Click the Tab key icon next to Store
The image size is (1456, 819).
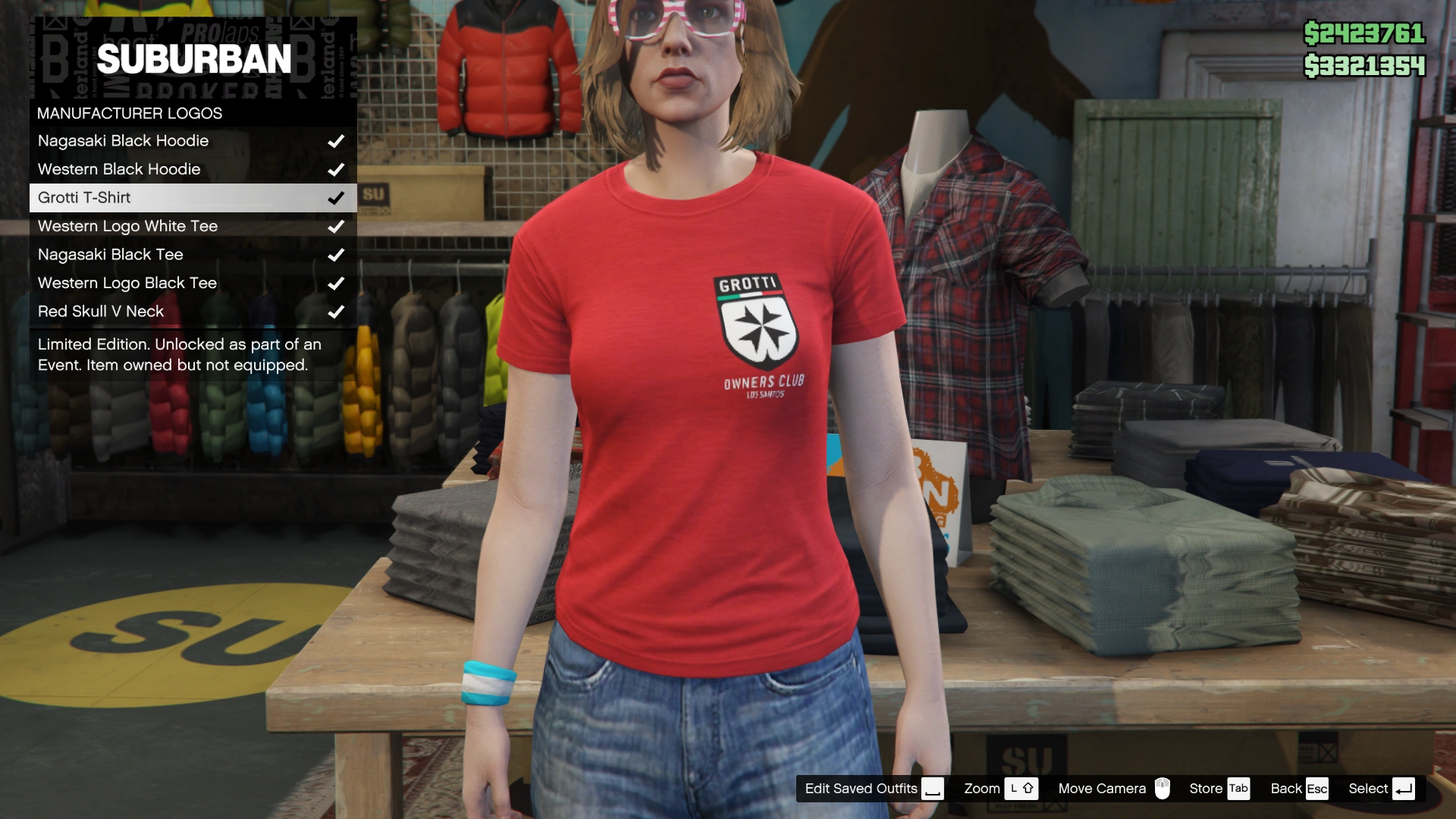pos(1239,789)
